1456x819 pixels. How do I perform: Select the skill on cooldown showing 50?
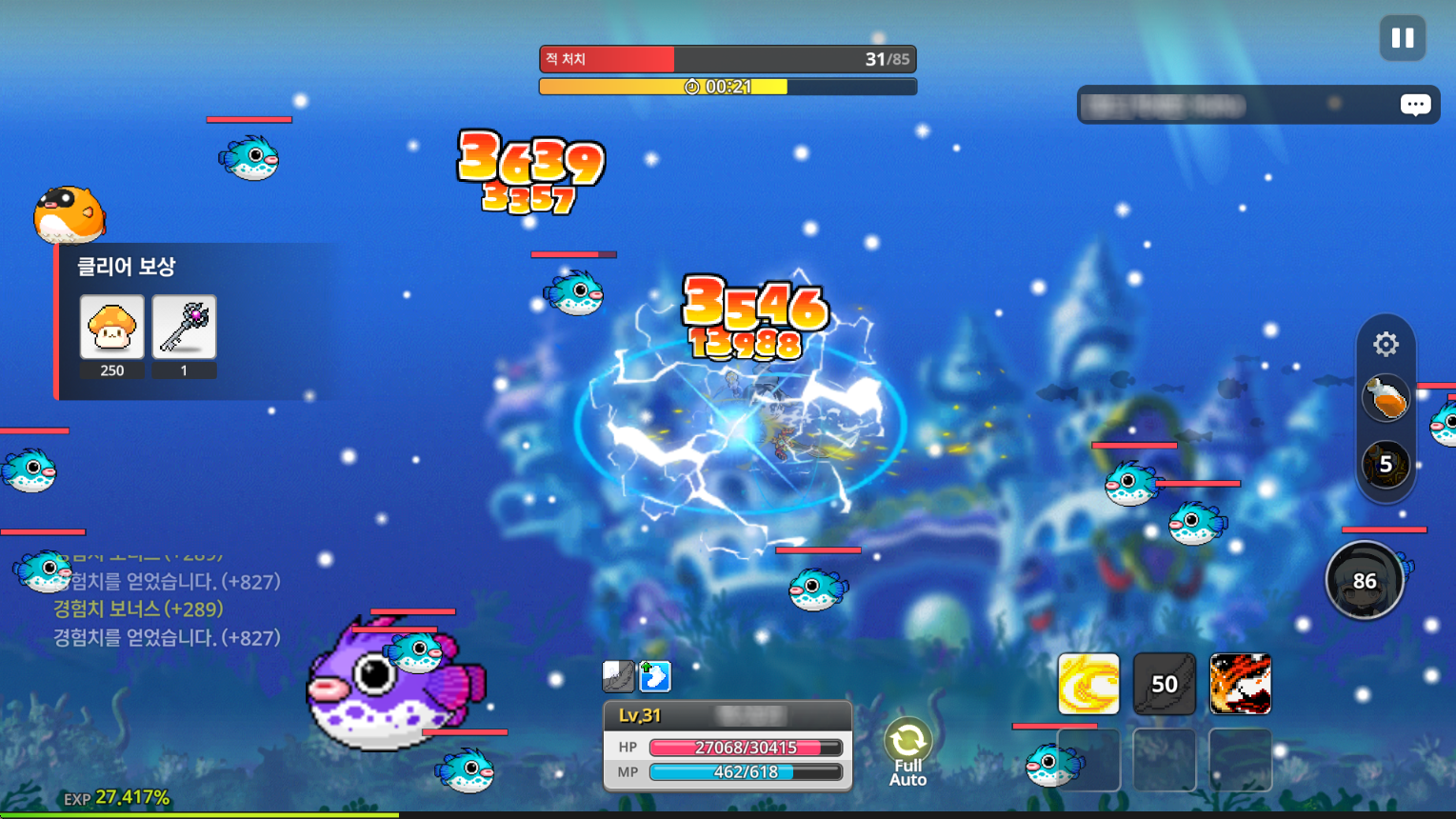coord(1164,684)
